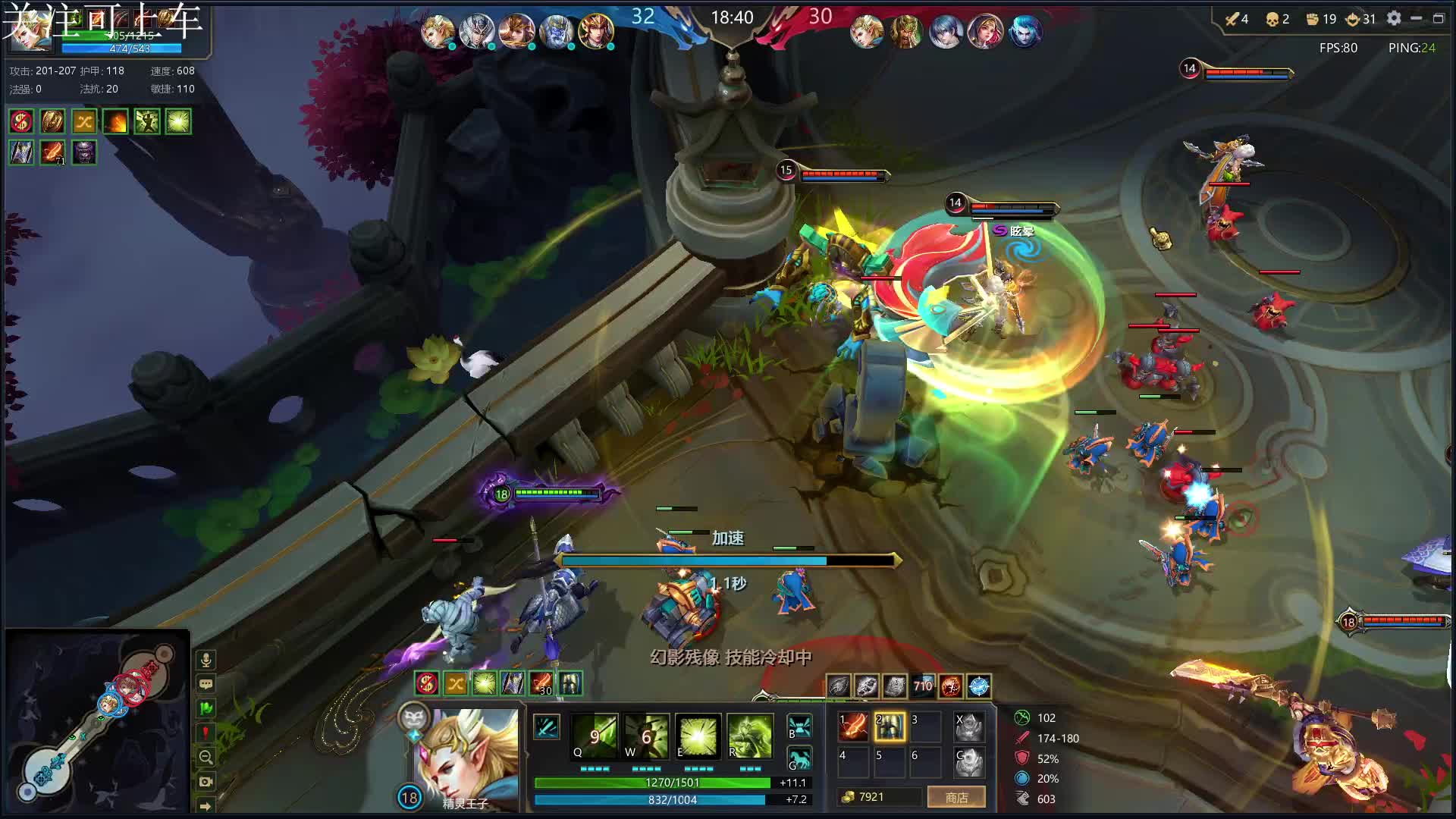Viewport: 1456px width, 819px height.
Task: Zoom out the minimap with magnifier
Action: click(206, 757)
